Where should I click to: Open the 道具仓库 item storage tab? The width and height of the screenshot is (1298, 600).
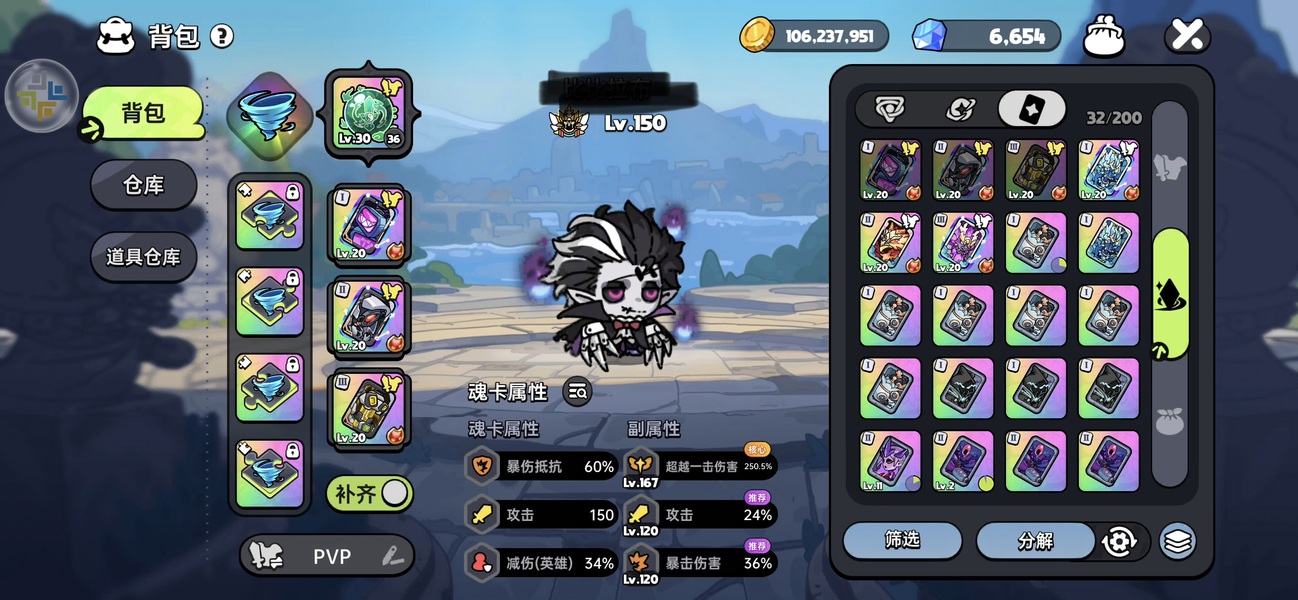143,257
